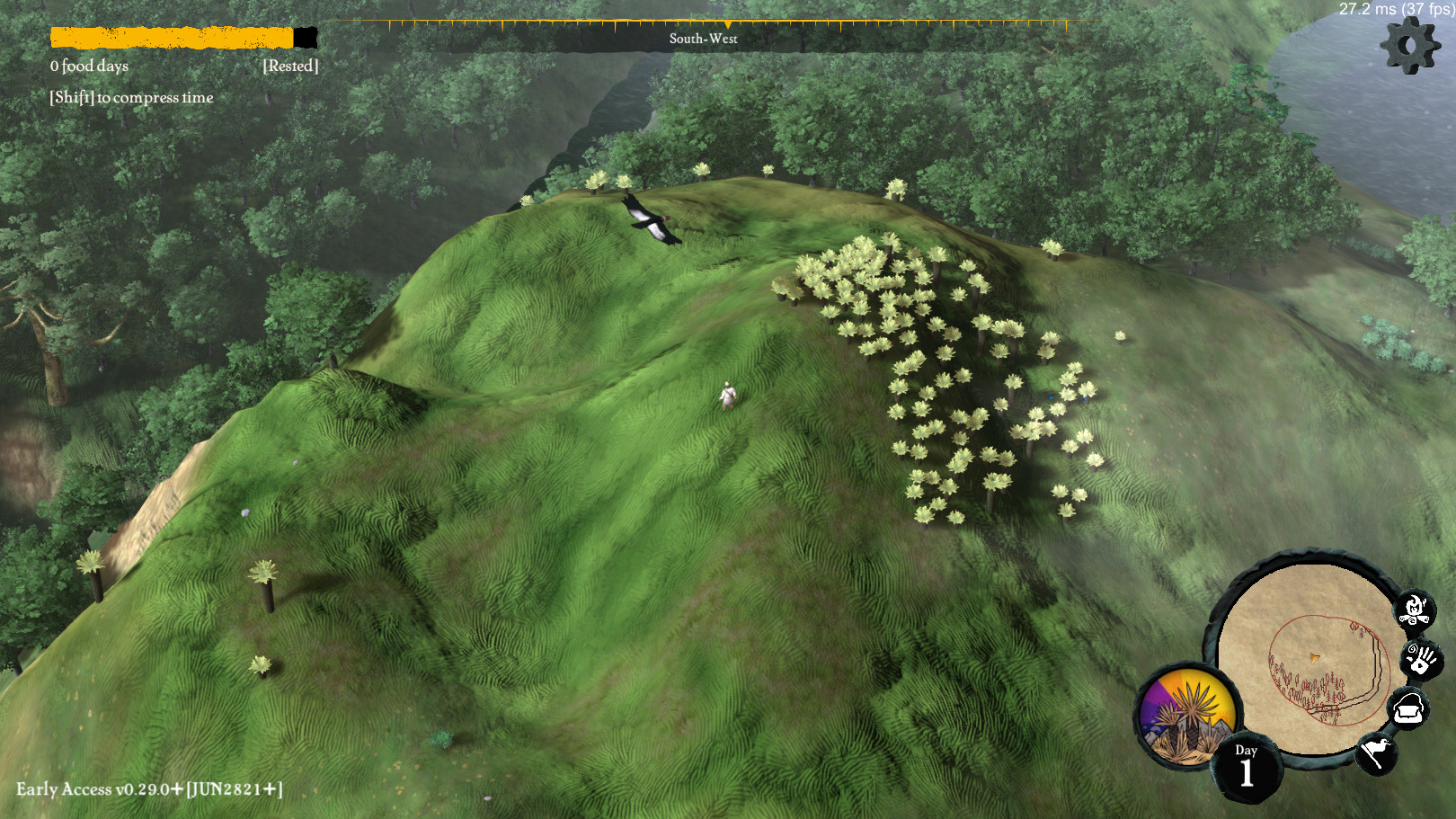Click the South-West compass strip
Image resolution: width=1456 pixels, height=819 pixels.
[703, 37]
